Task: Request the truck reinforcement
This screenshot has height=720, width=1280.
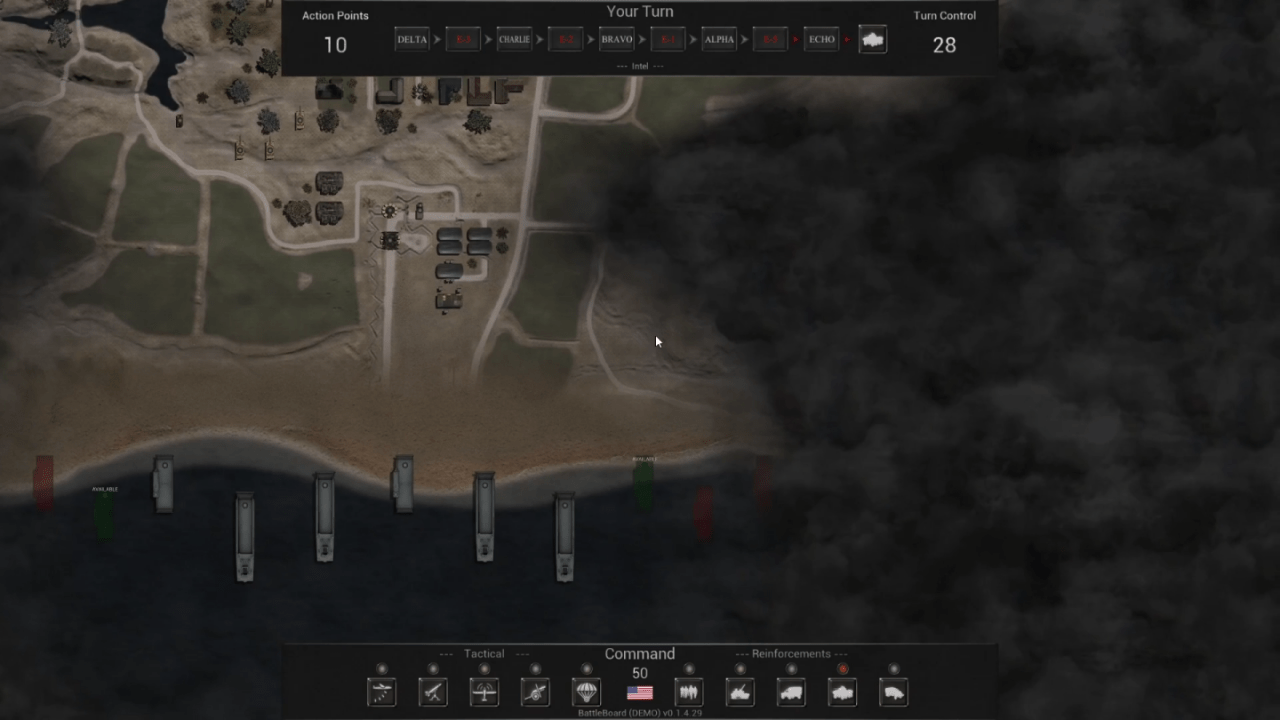Action: [791, 691]
